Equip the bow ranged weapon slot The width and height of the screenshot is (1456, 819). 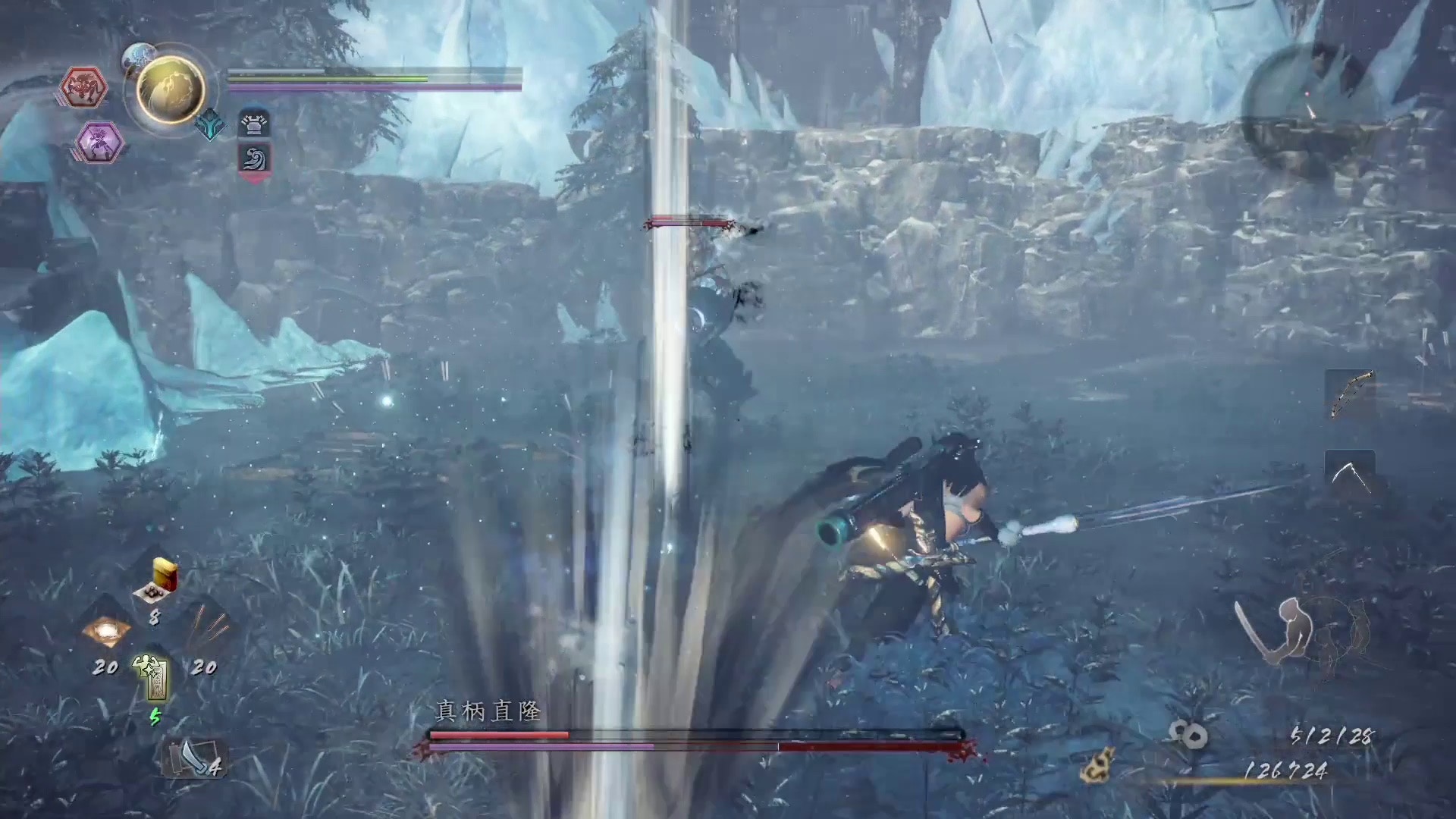1351,394
